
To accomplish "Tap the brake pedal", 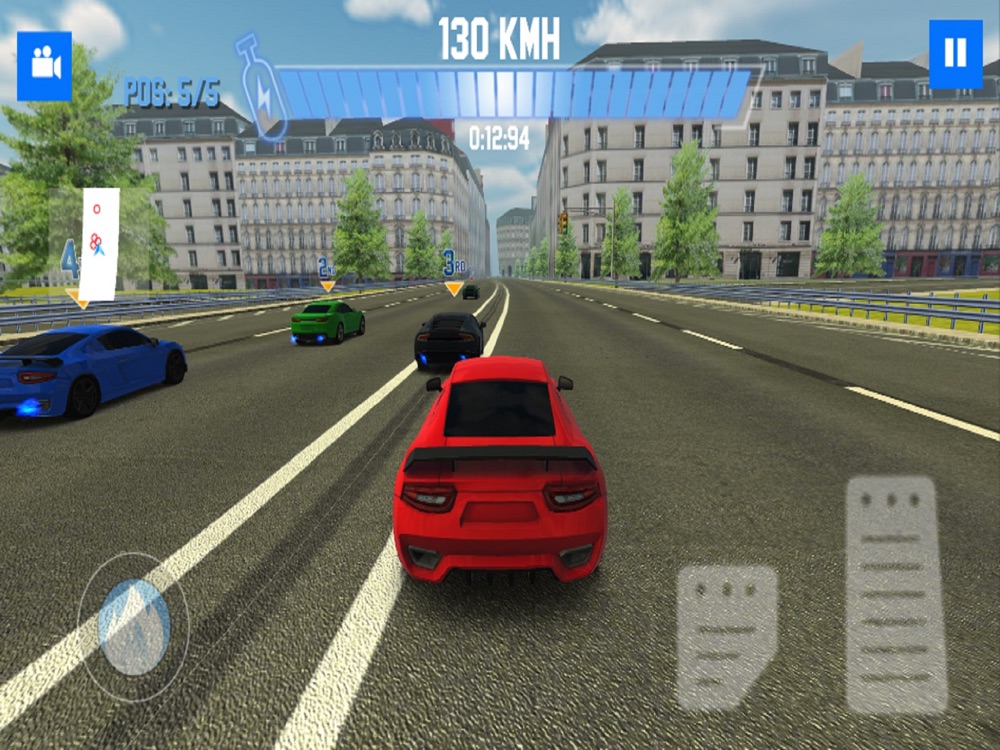I will [x=727, y=637].
